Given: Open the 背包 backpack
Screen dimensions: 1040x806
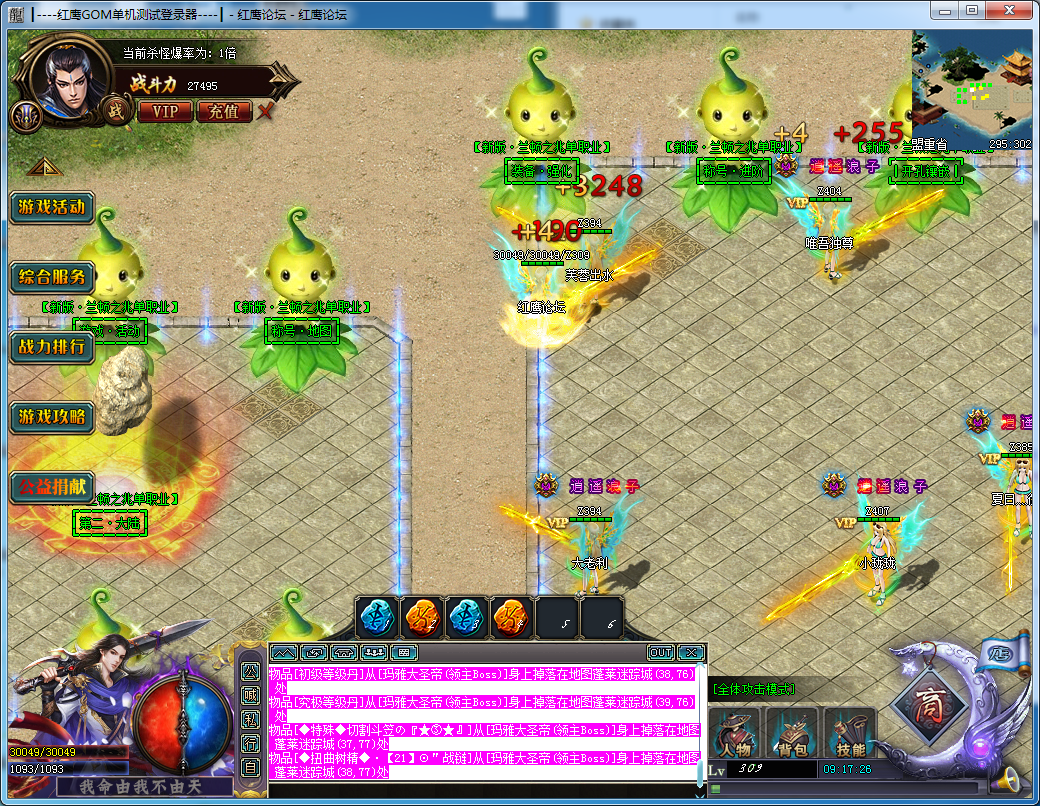Looking at the screenshot, I should 791,734.
